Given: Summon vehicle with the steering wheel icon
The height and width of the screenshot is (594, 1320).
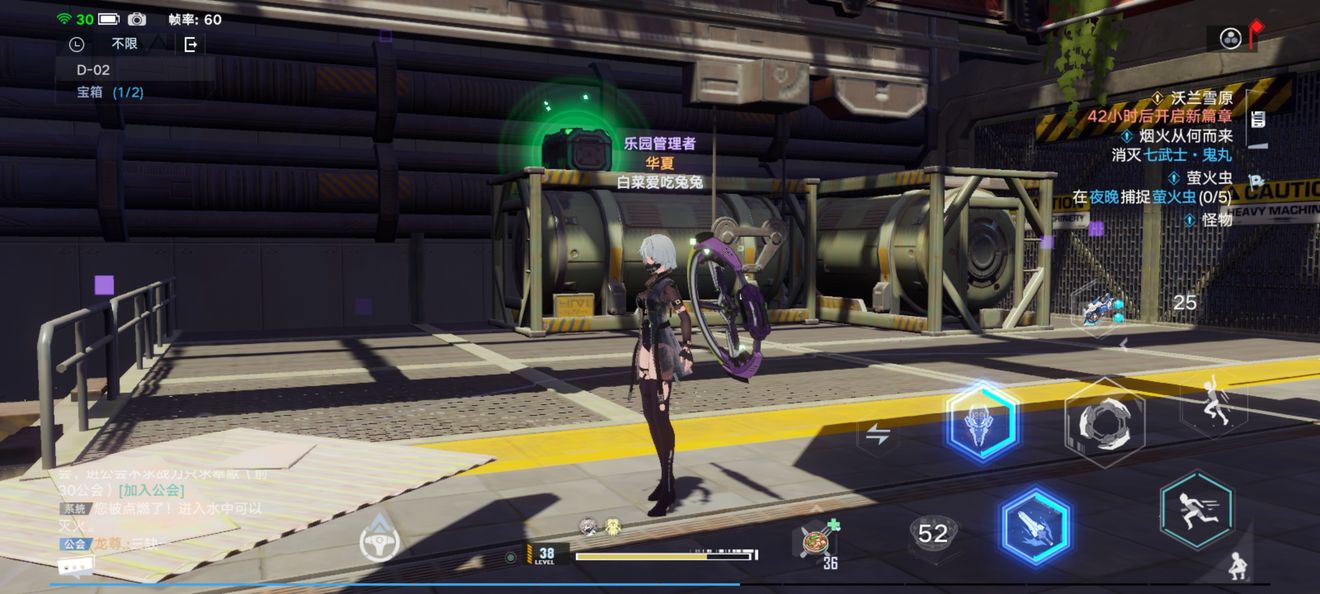Looking at the screenshot, I should click(380, 540).
